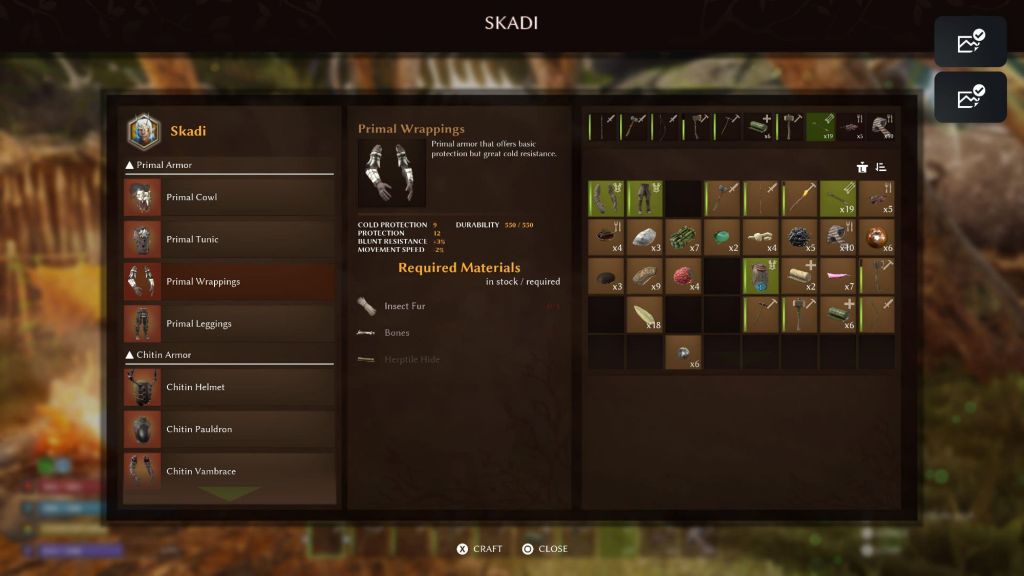Image resolution: width=1024 pixels, height=576 pixels.
Task: Choose the Primal Tunic recipe
Action: [229, 239]
